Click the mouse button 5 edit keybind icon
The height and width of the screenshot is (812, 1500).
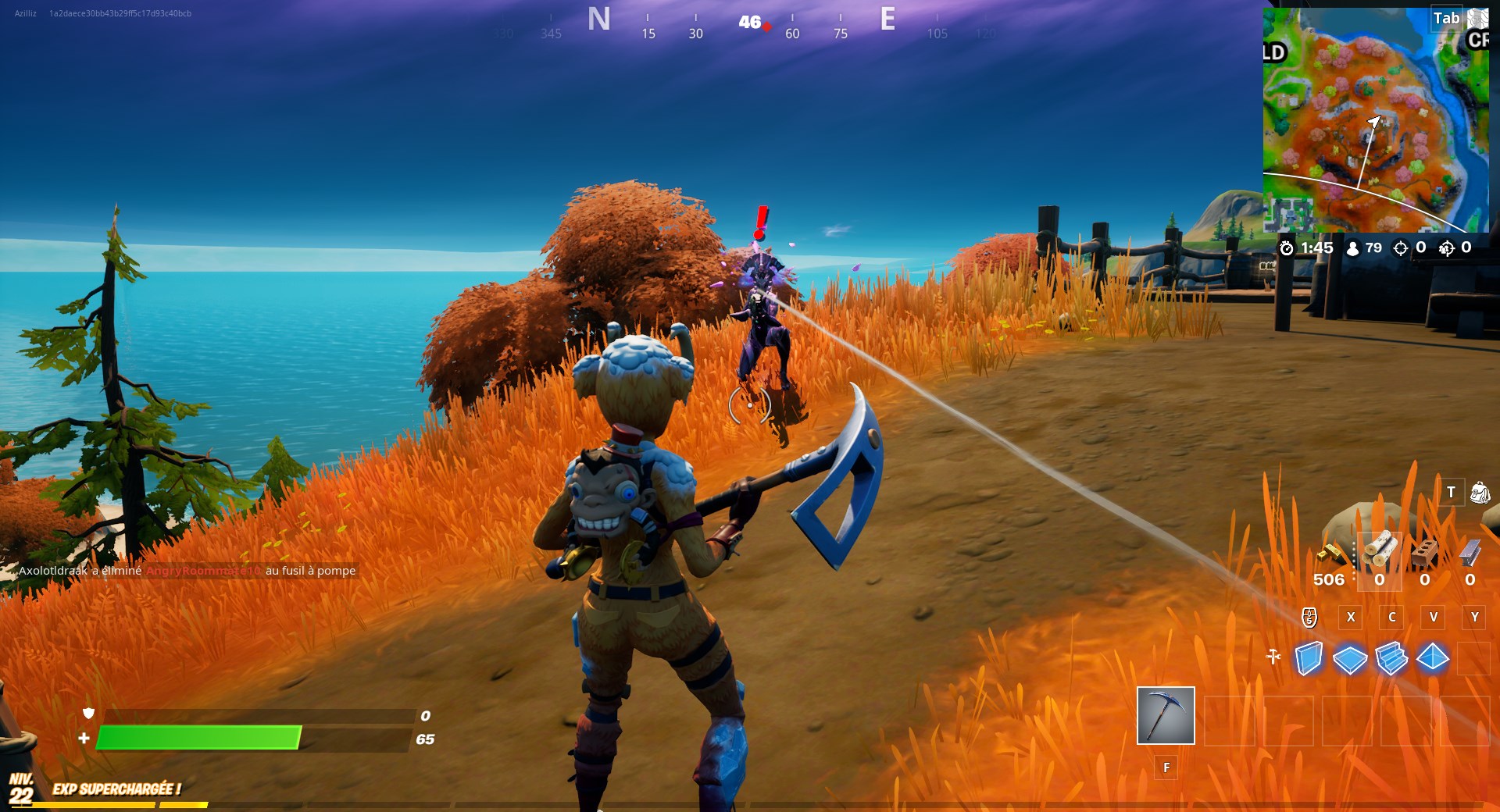pyautogui.click(x=1309, y=618)
